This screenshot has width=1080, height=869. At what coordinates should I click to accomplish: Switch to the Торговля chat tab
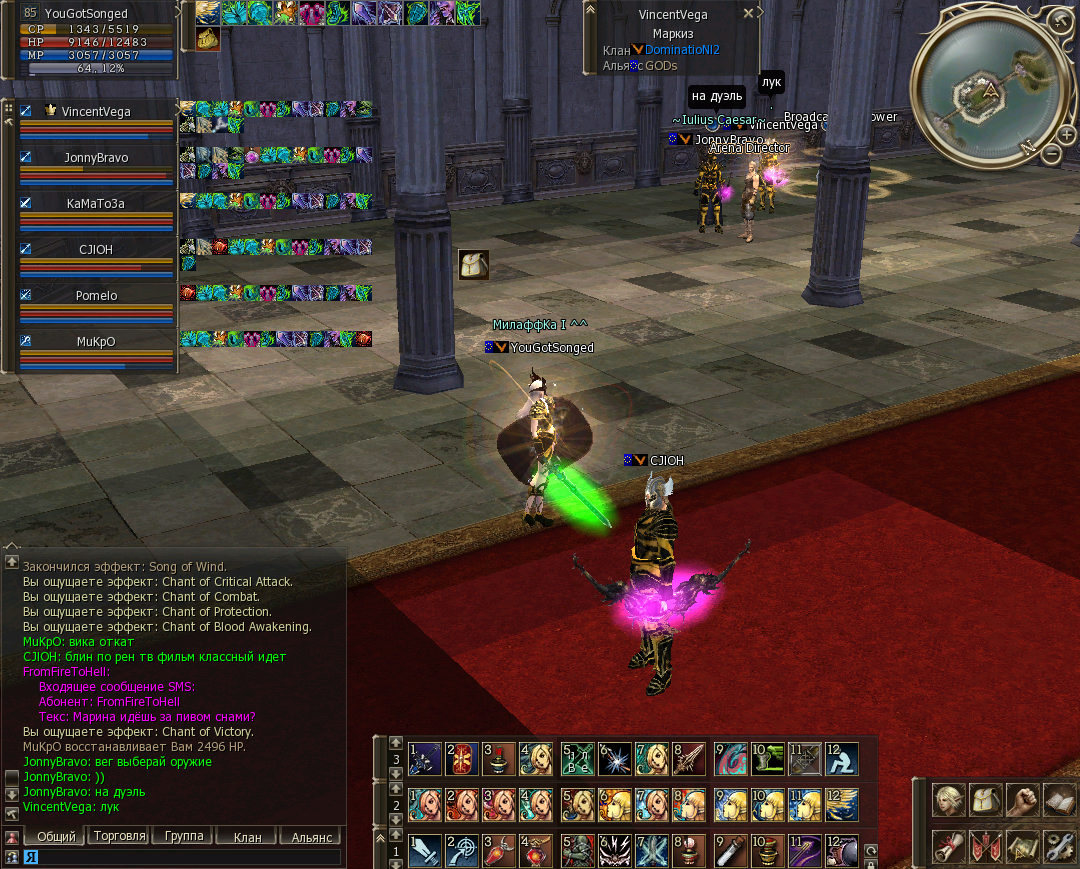pos(119,836)
